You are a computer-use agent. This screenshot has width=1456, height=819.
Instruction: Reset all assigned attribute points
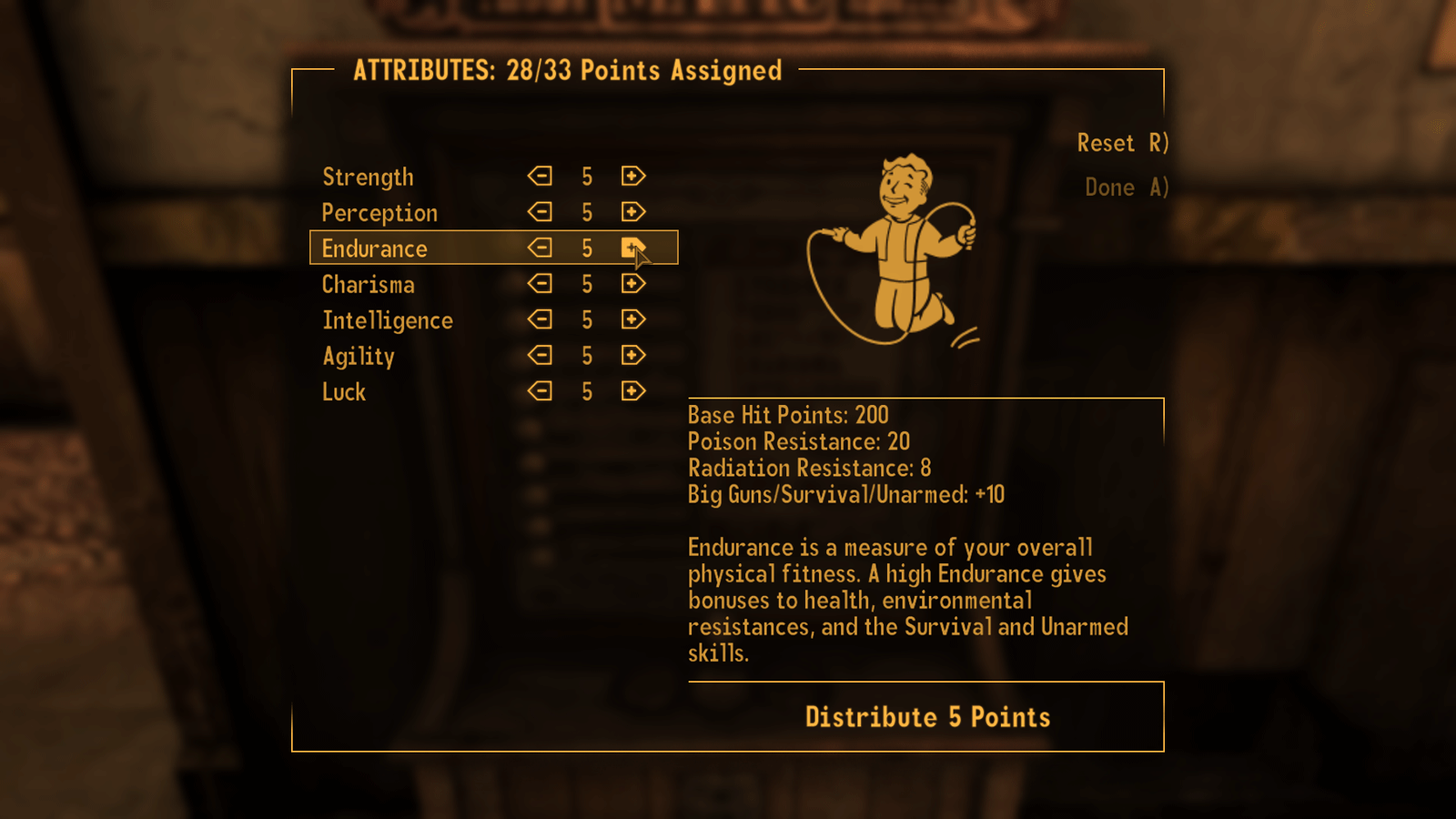(1123, 143)
